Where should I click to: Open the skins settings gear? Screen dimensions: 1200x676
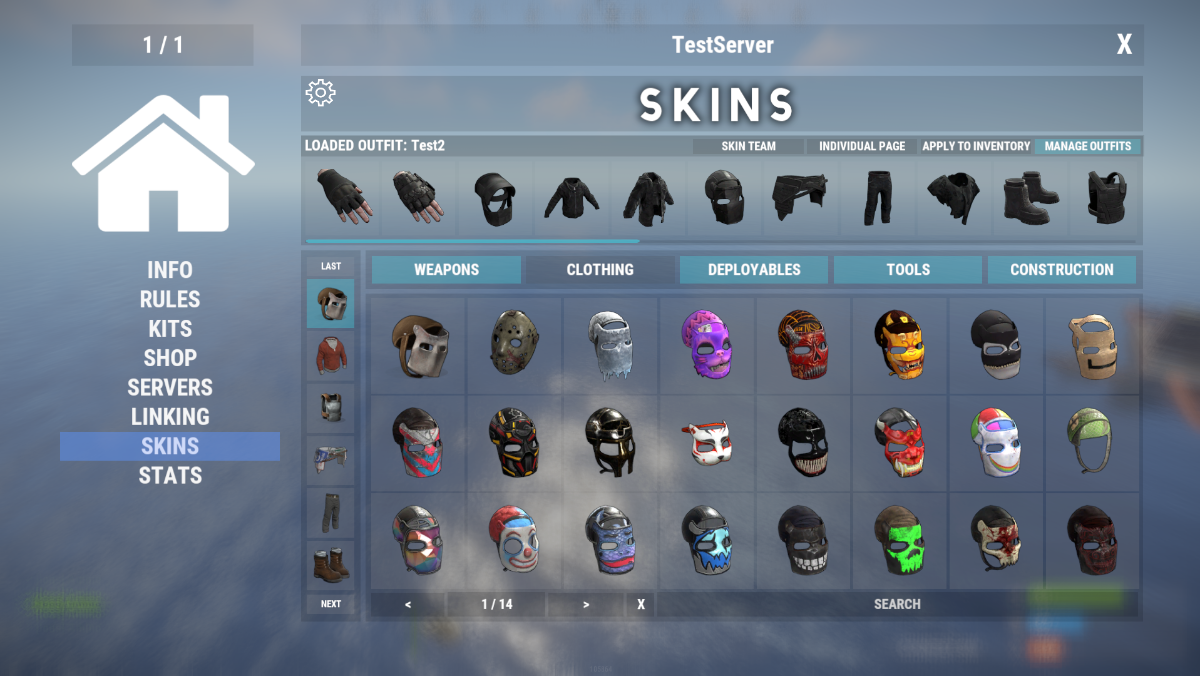tap(320, 93)
